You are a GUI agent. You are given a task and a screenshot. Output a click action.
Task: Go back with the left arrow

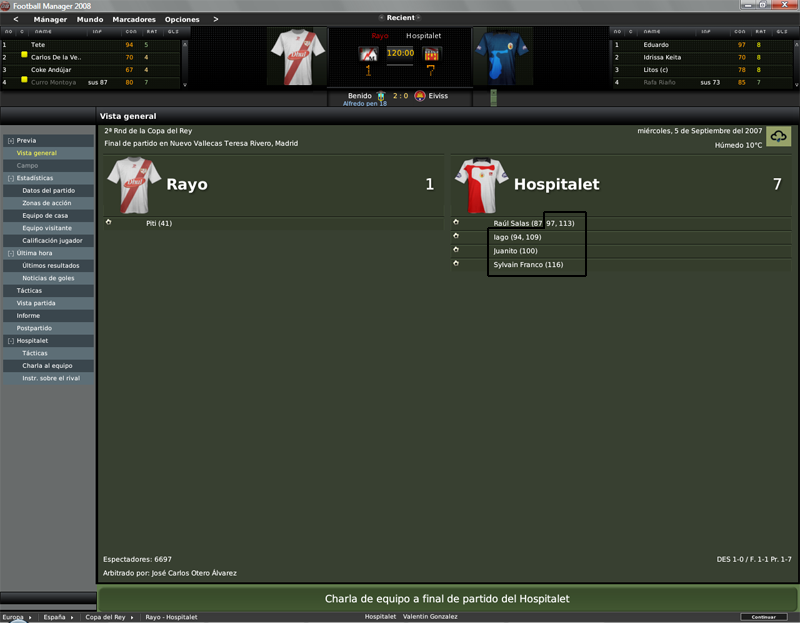click(x=15, y=19)
